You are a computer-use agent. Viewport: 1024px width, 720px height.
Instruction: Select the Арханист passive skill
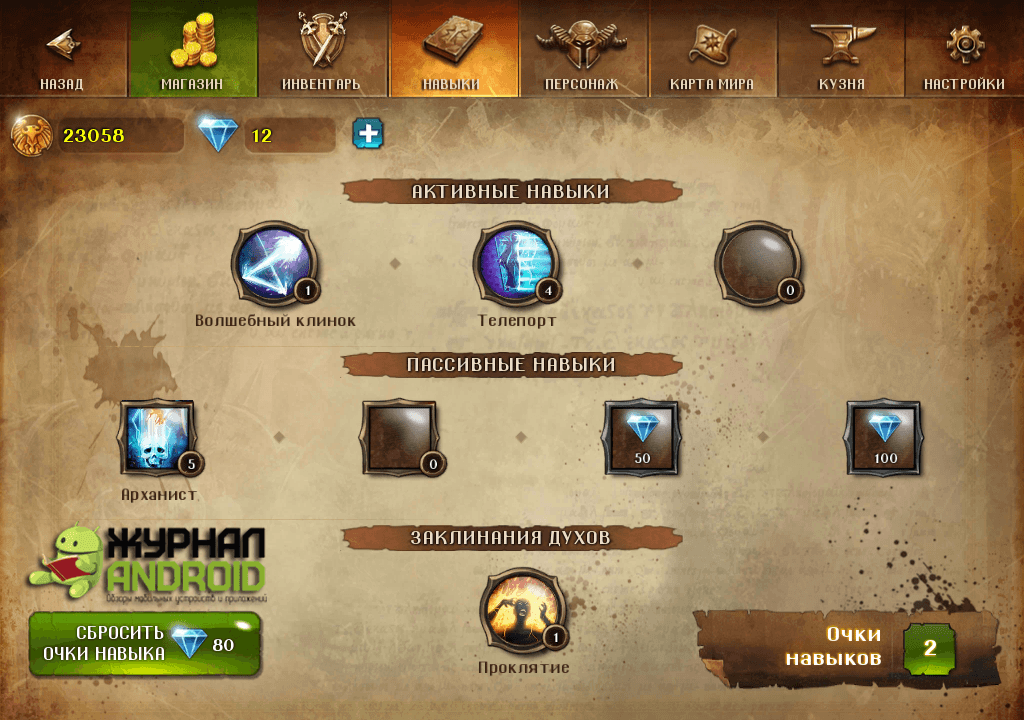pyautogui.click(x=157, y=438)
